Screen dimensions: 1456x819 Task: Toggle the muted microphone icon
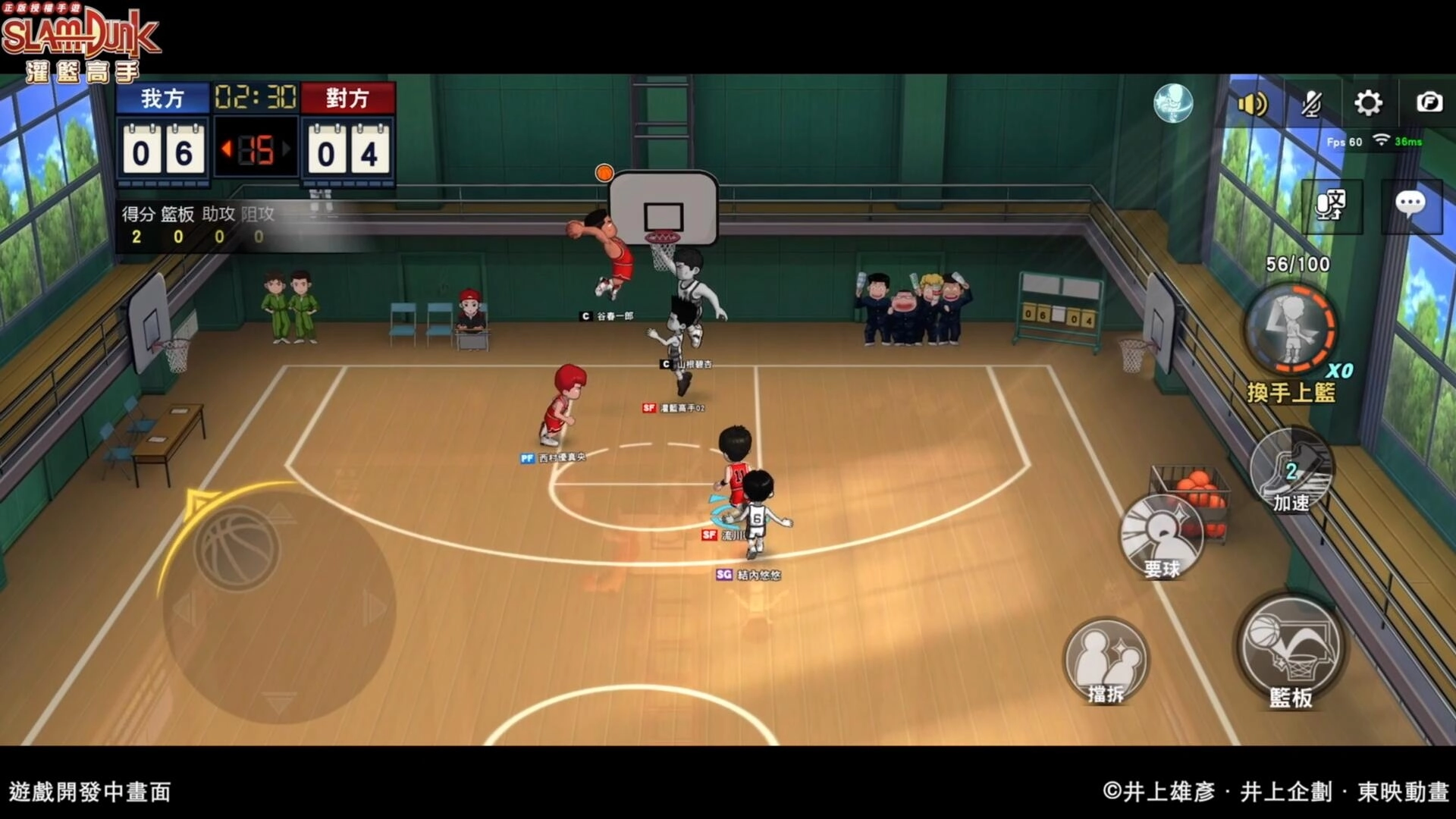pos(1311,103)
